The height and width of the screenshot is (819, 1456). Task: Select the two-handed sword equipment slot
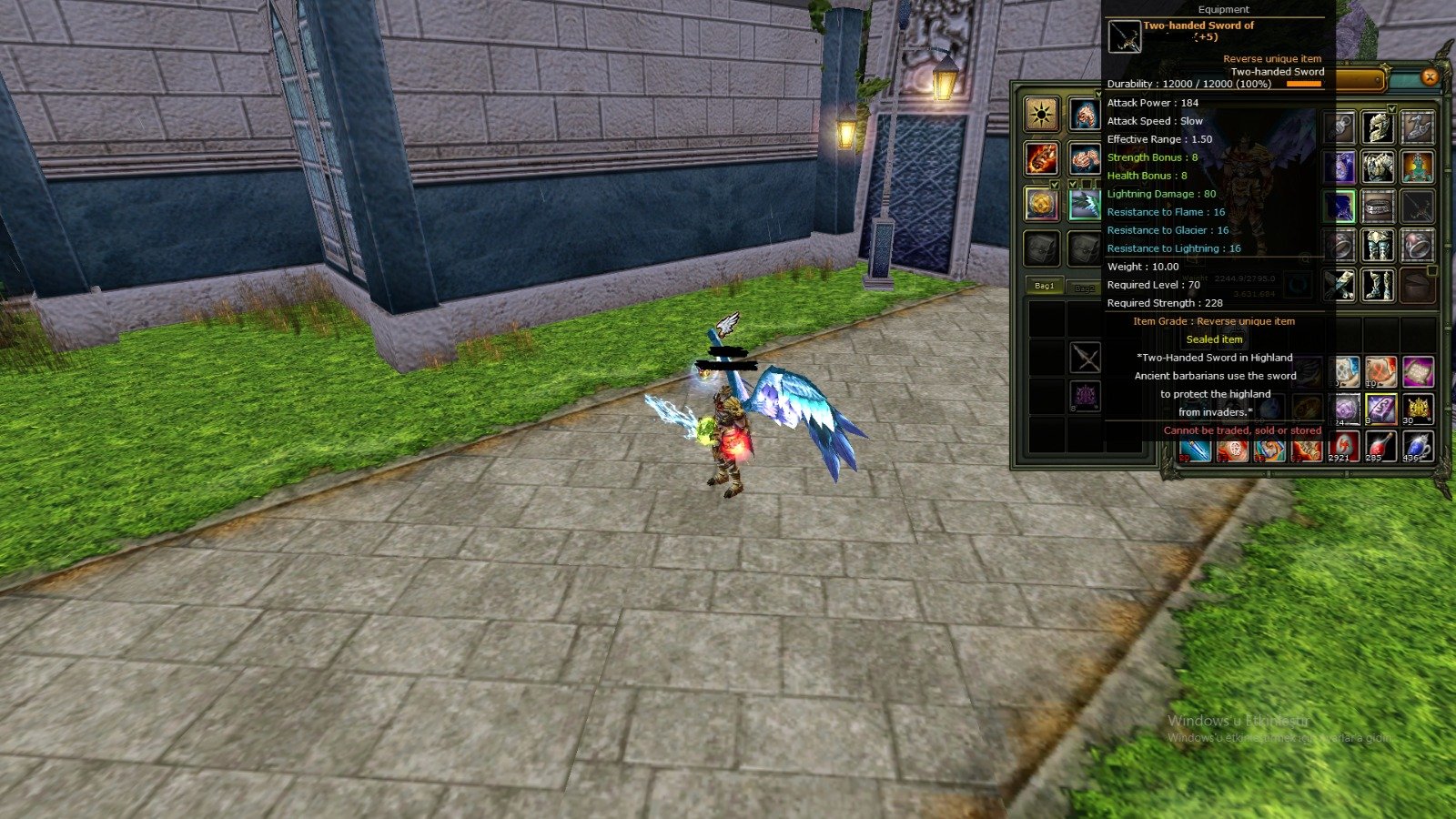[1419, 207]
